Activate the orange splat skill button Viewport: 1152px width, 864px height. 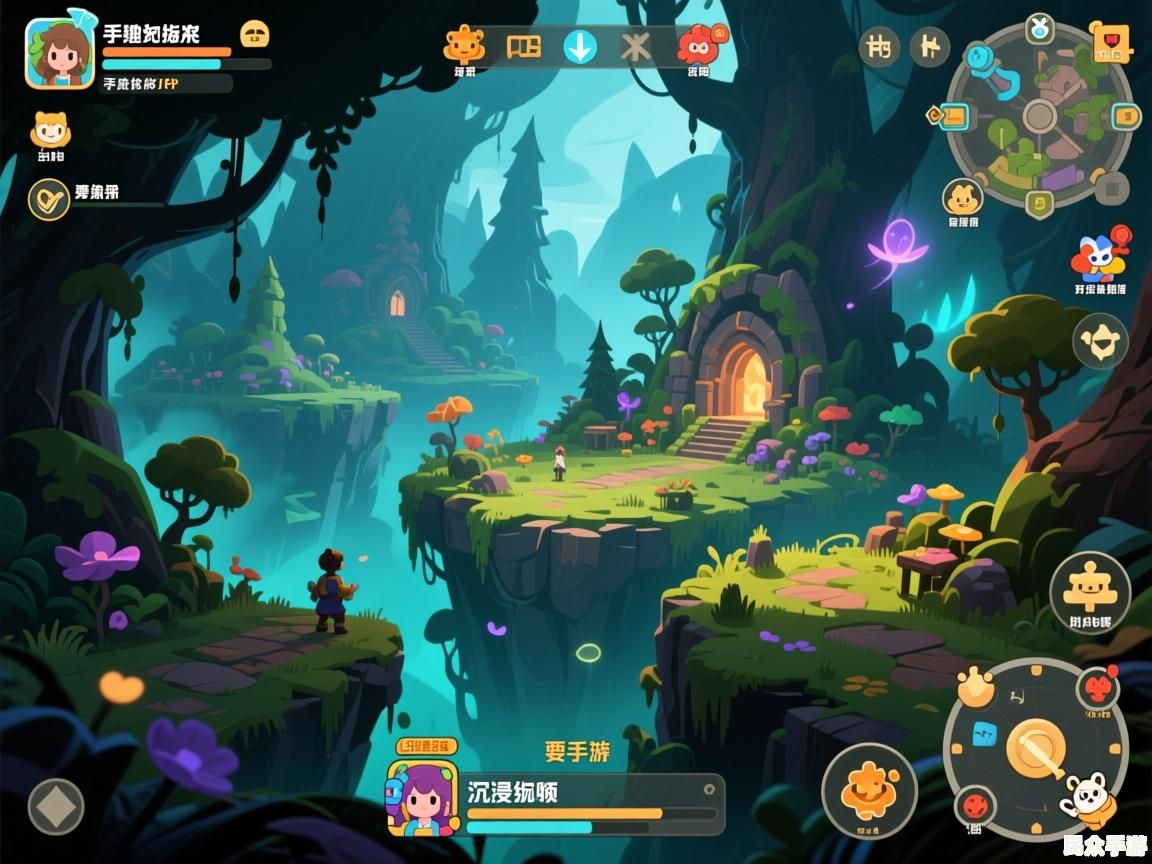coord(869,790)
